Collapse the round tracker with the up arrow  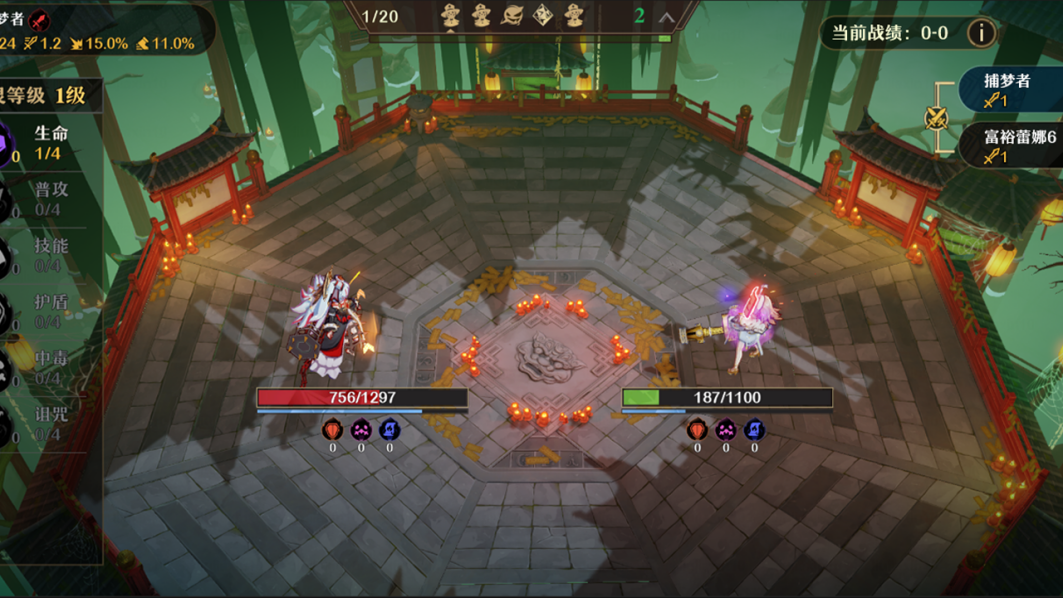(666, 17)
